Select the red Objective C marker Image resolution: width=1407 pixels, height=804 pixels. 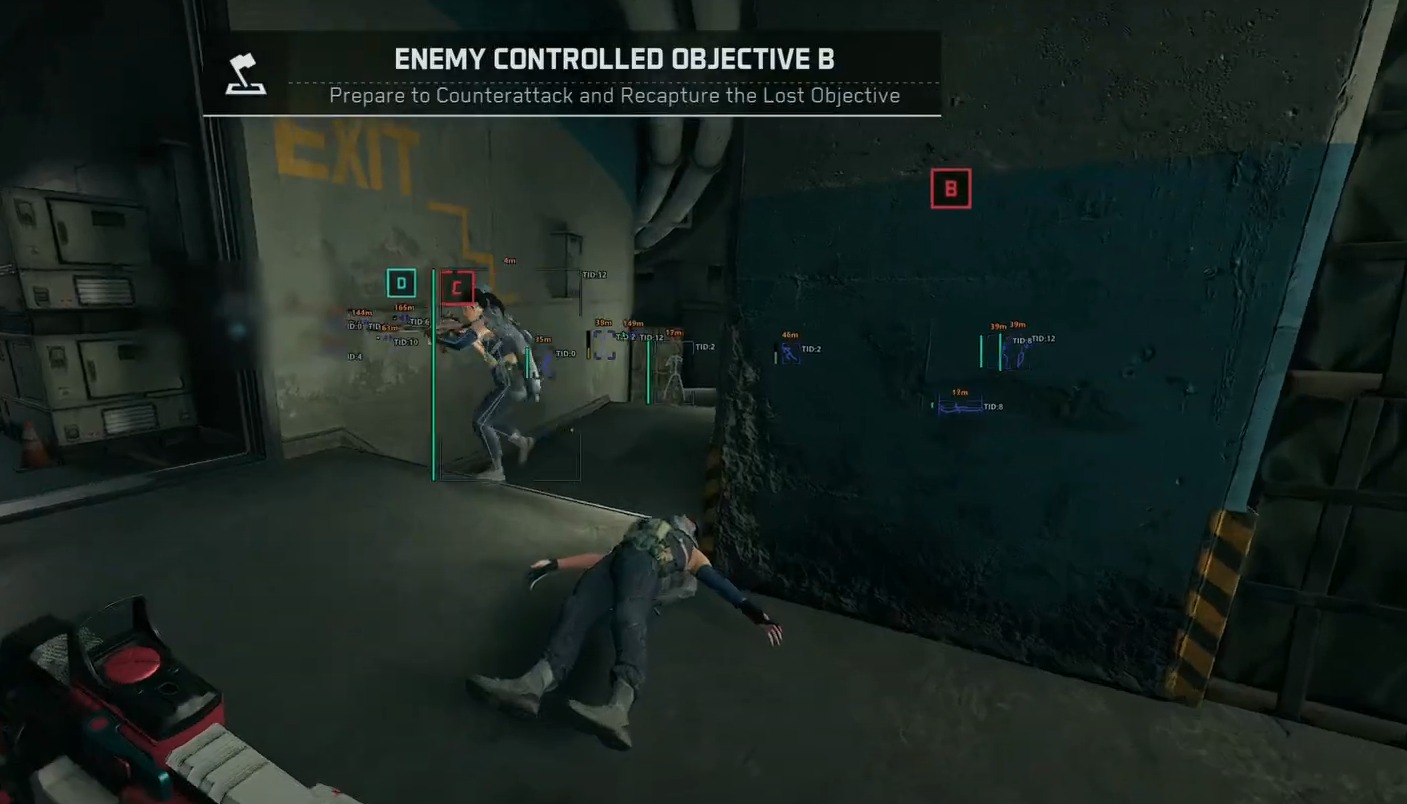point(460,285)
